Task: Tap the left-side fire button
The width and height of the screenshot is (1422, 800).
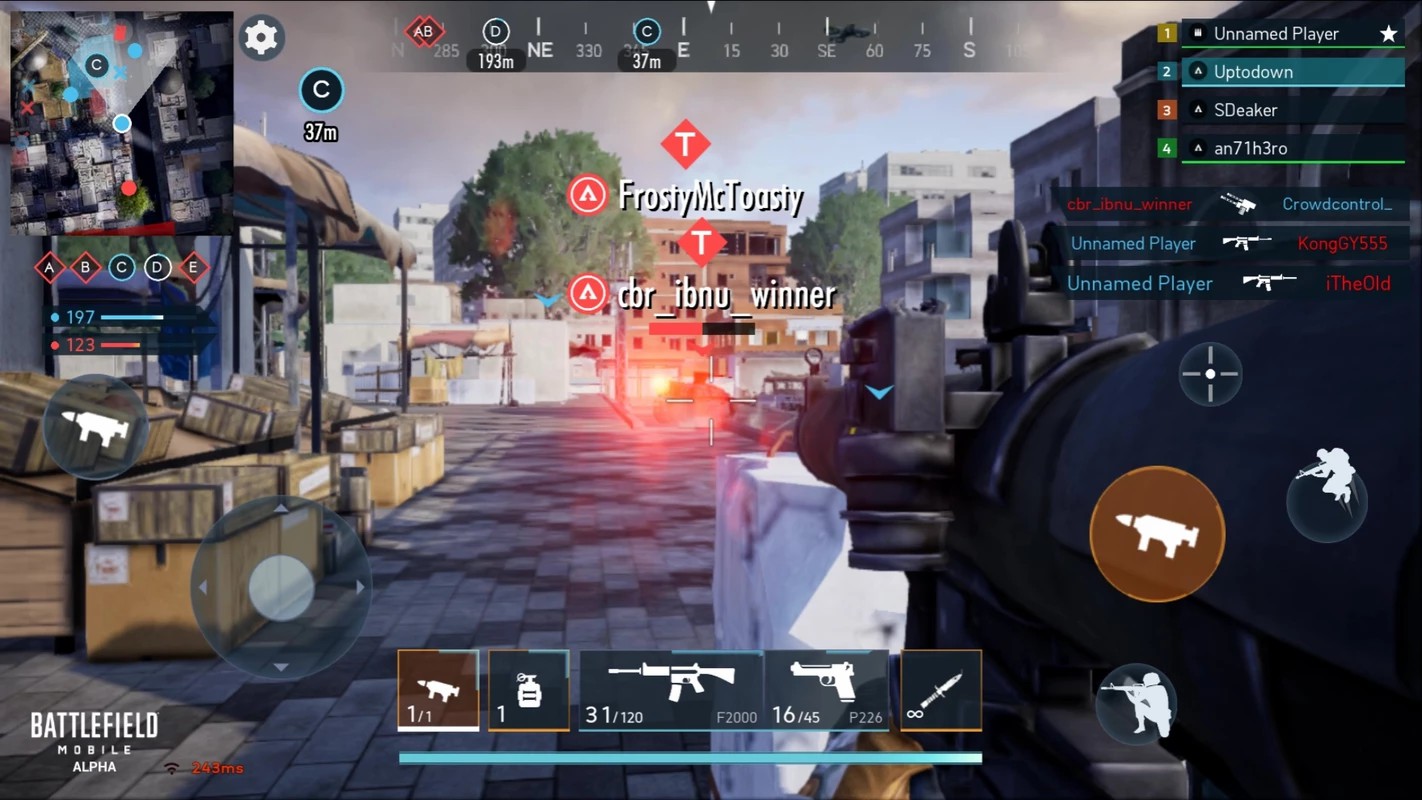Action: [96, 425]
